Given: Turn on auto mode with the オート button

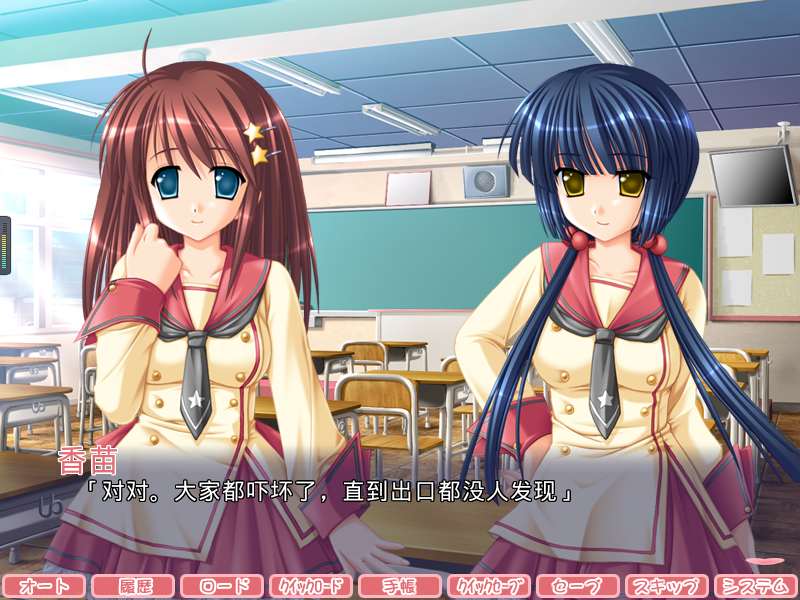Looking at the screenshot, I should (x=44, y=586).
